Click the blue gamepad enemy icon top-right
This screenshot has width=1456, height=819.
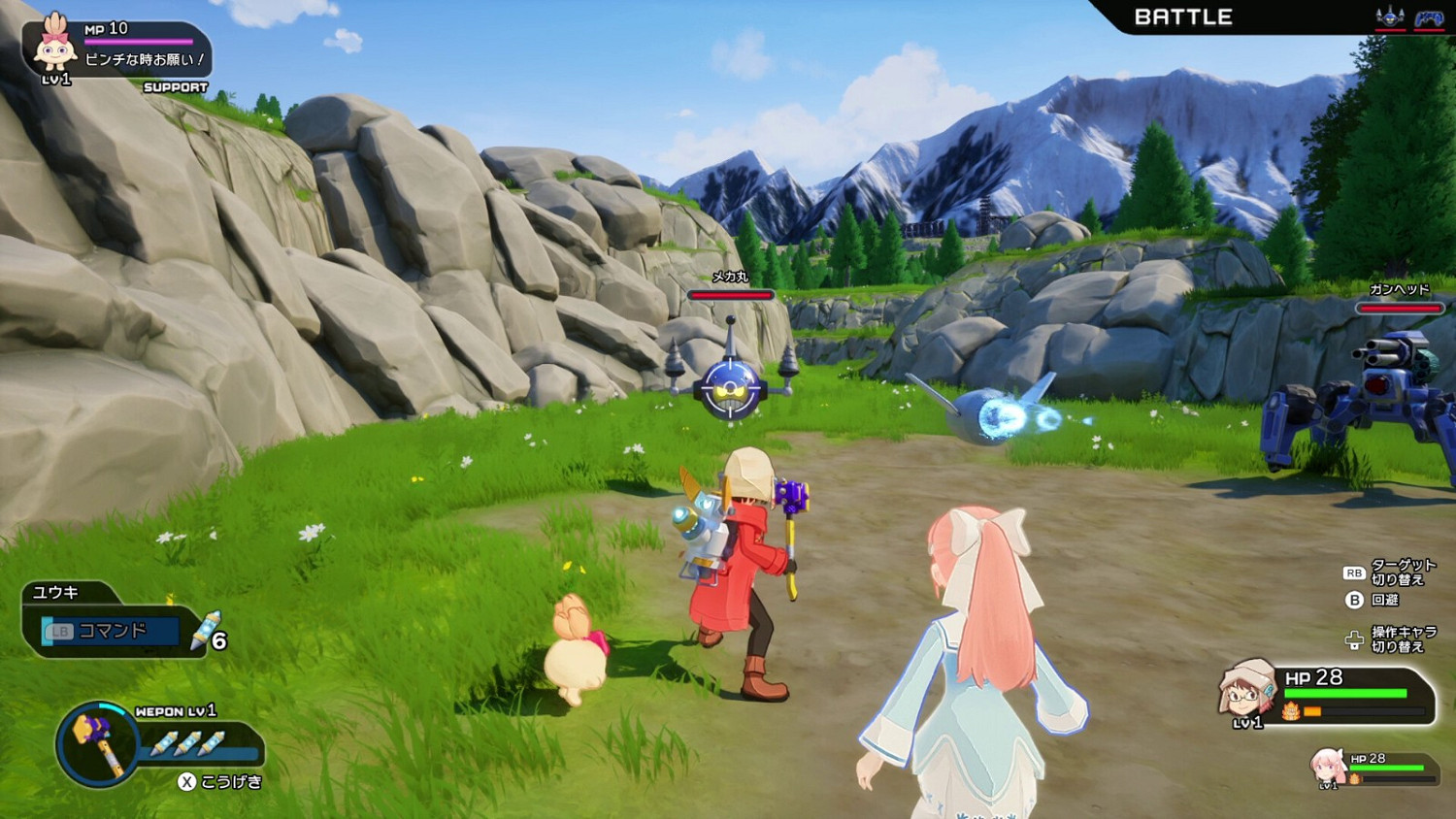(1429, 17)
